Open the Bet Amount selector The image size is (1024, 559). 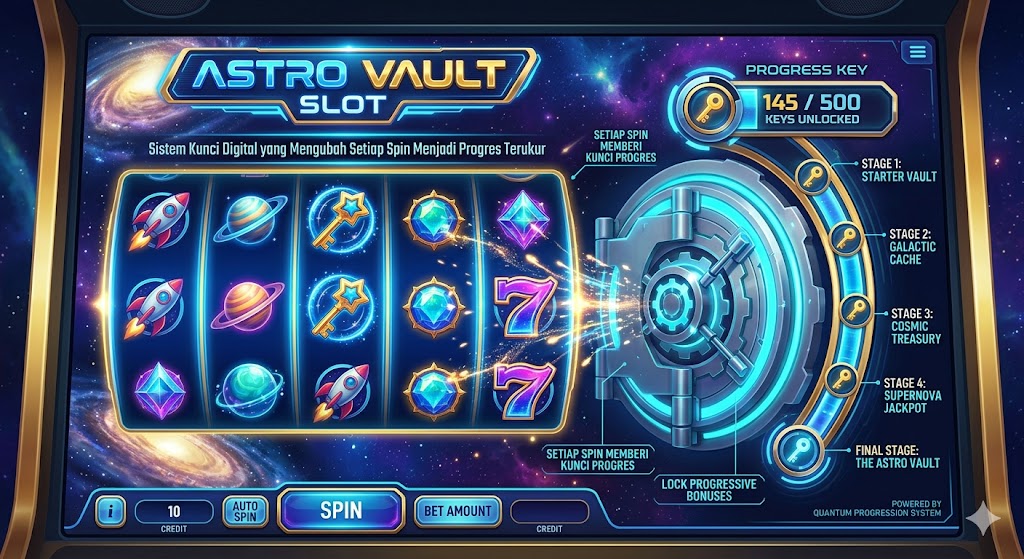(x=456, y=511)
